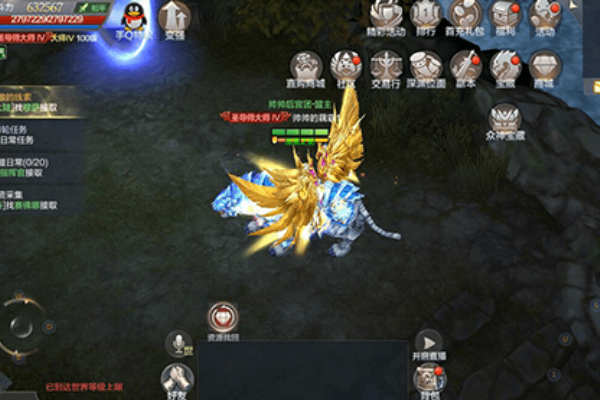Open the QQ penguin privileges icon
Viewport: 600px width, 400px height.
[x=132, y=17]
